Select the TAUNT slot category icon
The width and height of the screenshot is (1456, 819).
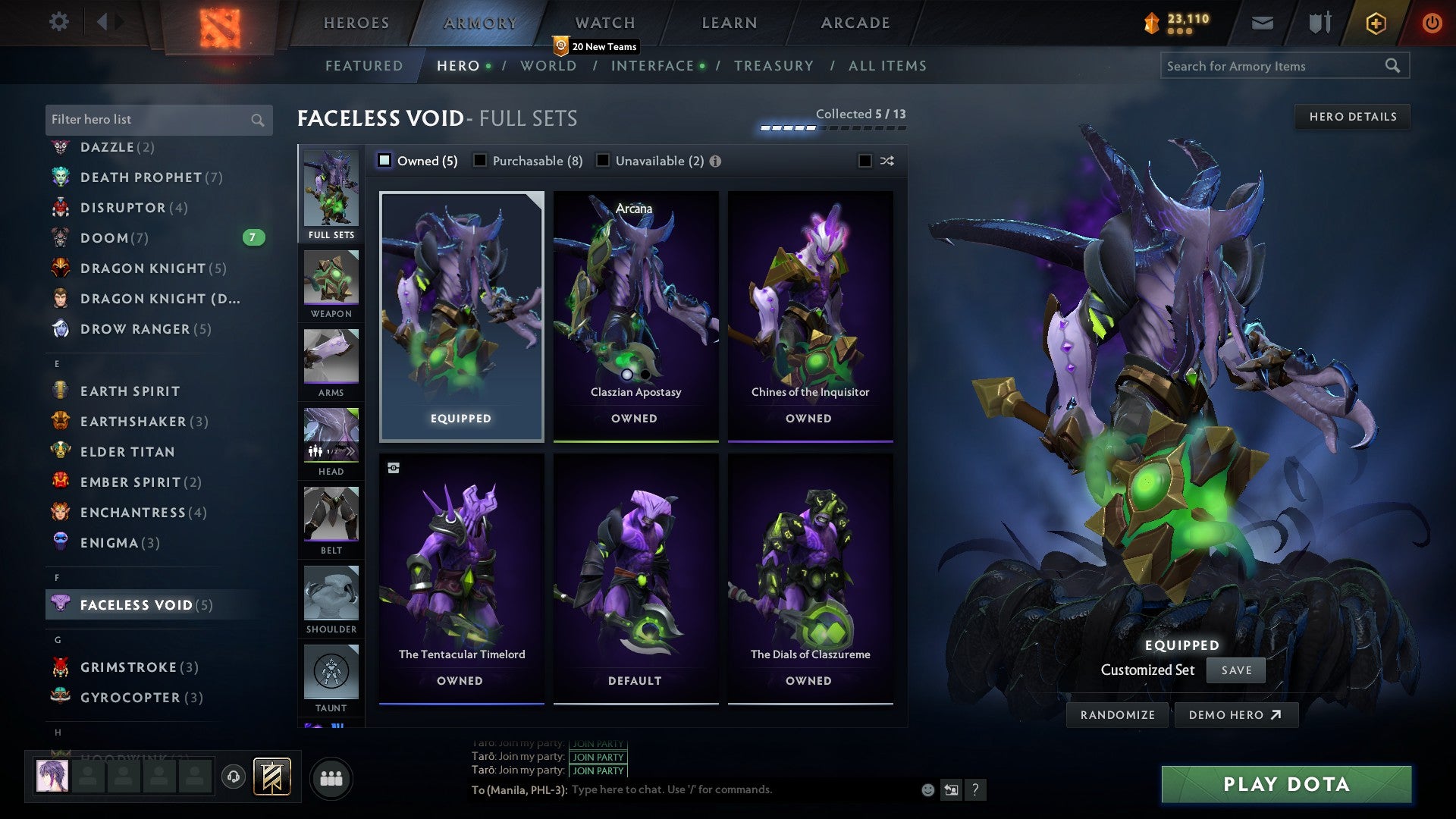pos(331,671)
